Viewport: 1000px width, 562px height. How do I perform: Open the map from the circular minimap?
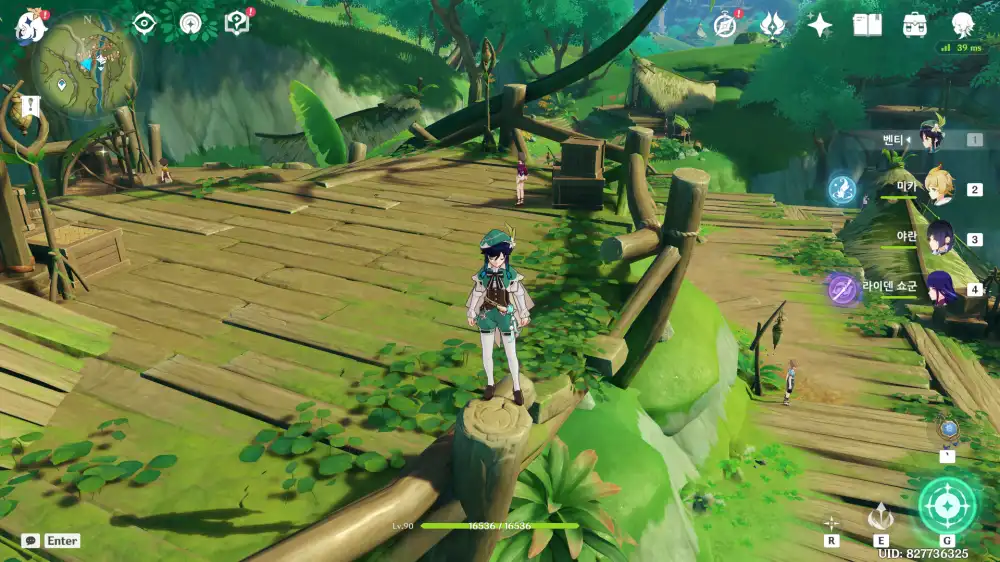click(x=85, y=66)
